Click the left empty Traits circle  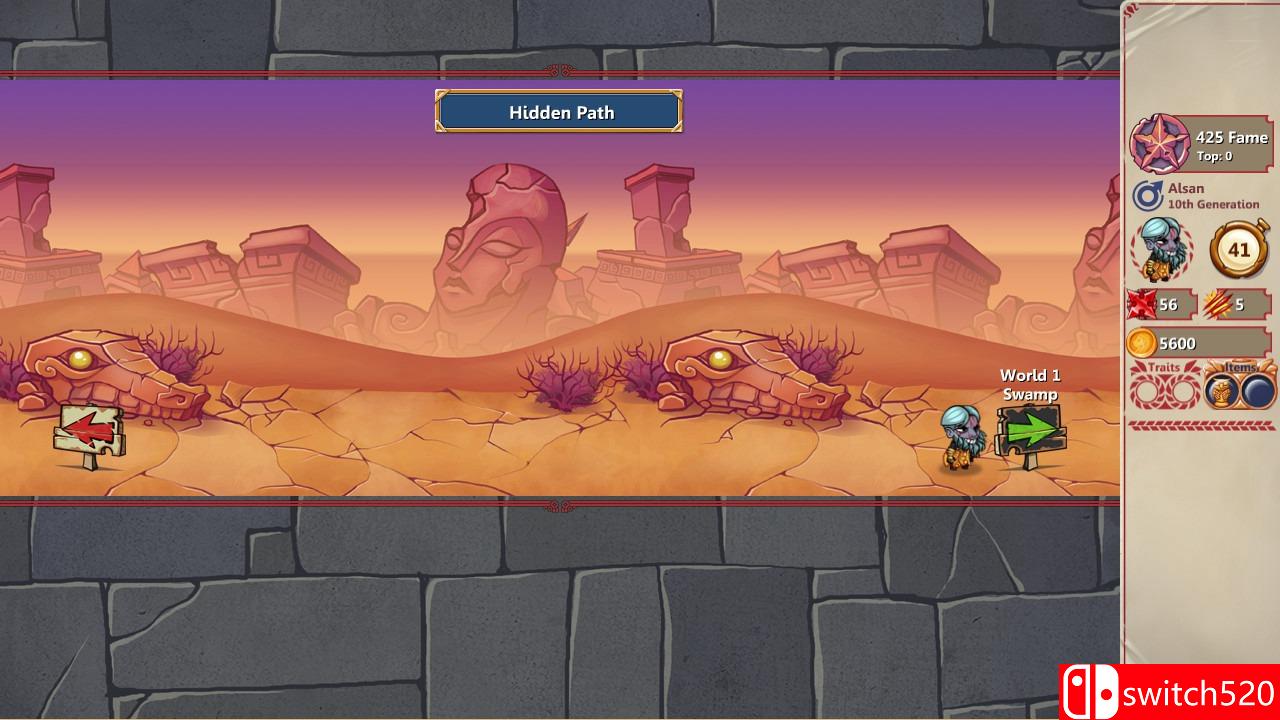point(1147,391)
